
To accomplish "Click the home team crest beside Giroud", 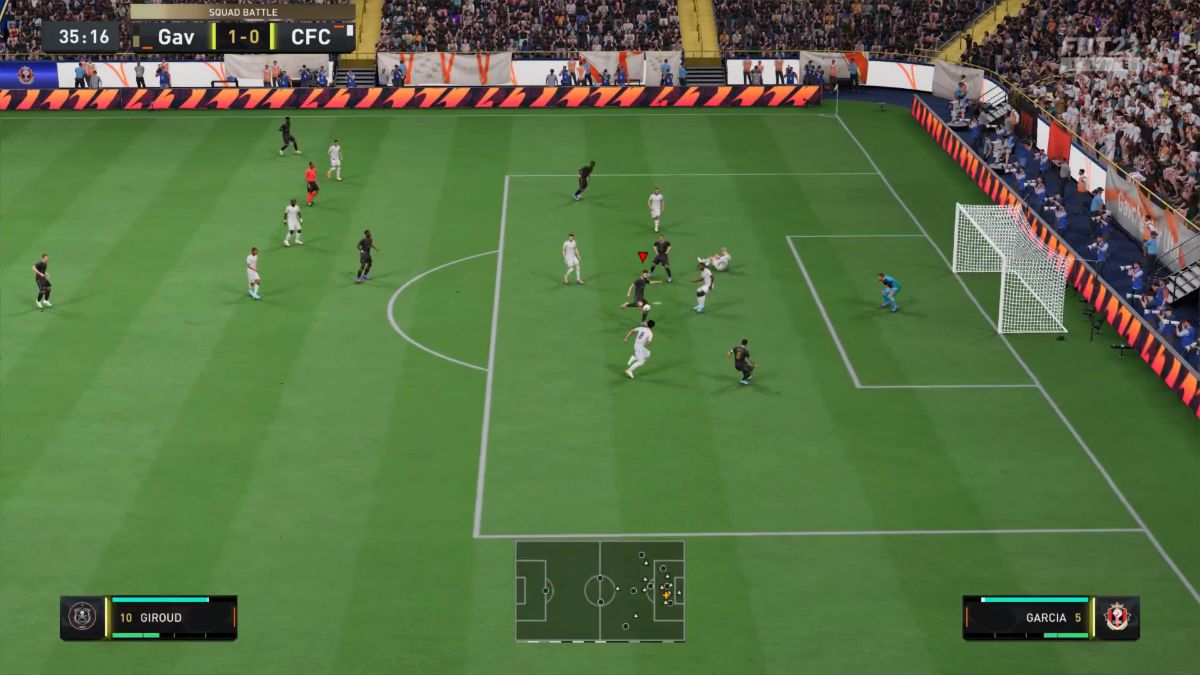I will [x=82, y=617].
